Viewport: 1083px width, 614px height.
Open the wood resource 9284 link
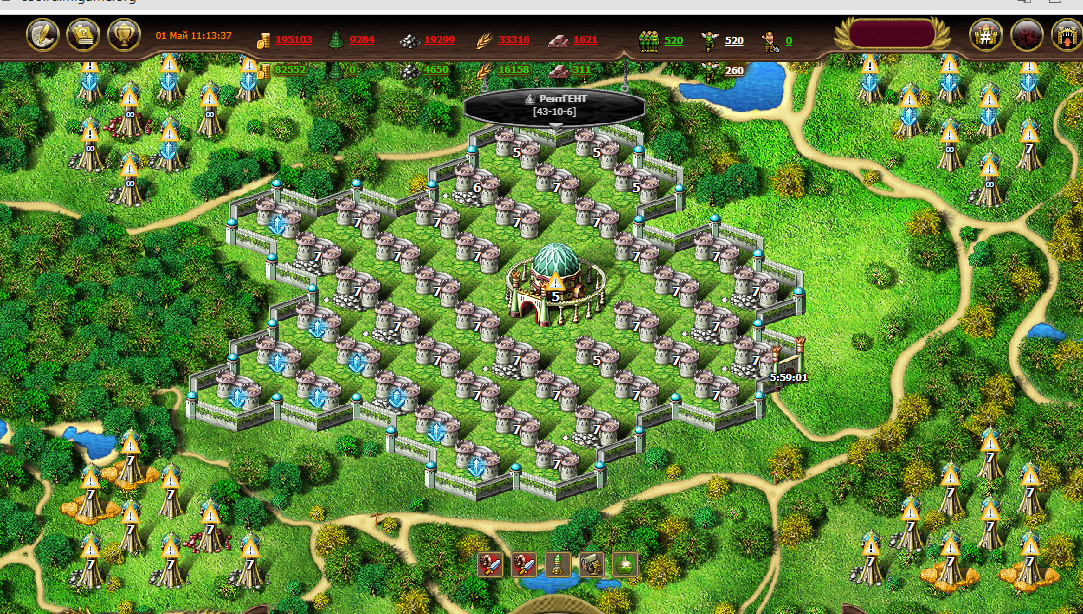click(x=362, y=40)
